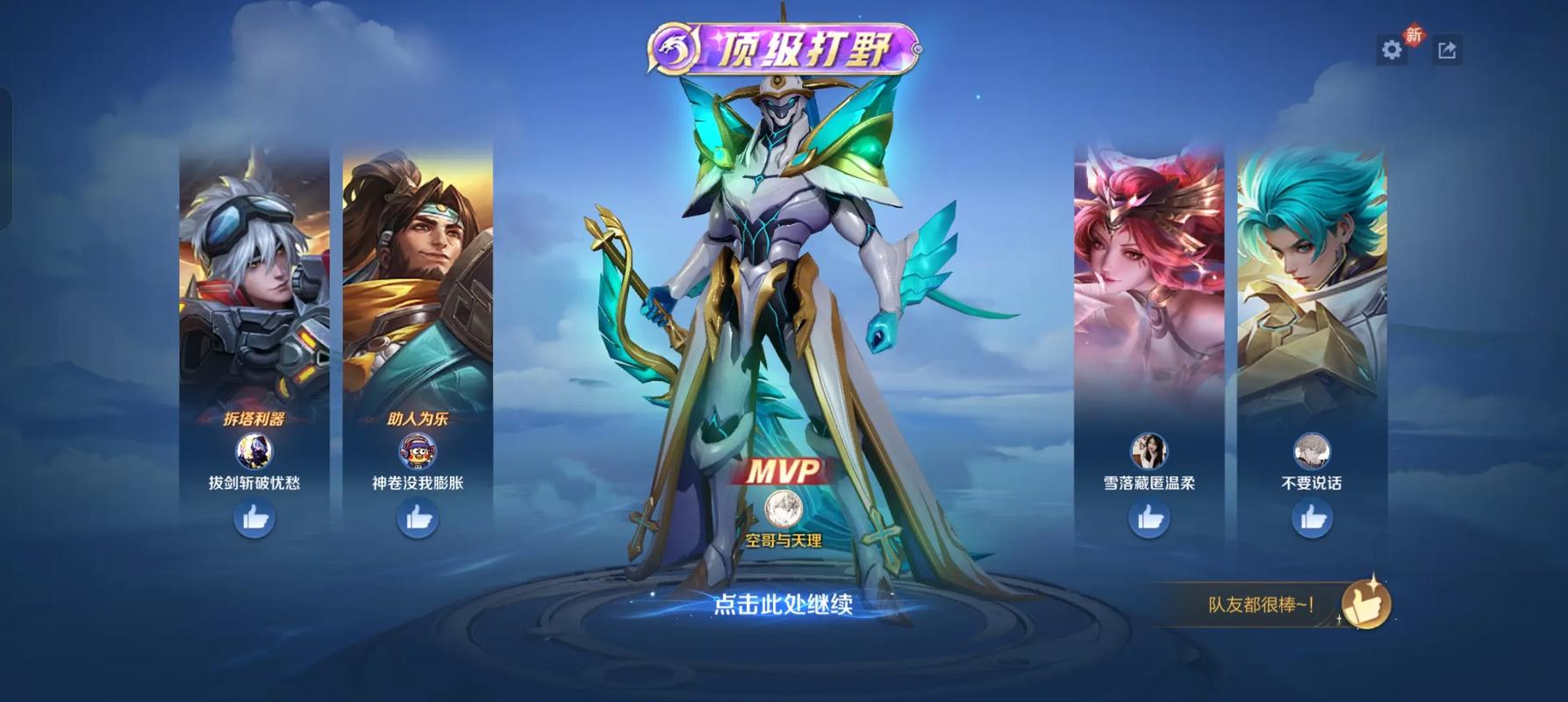Click the red-haired hero portrait card
This screenshot has height=702, width=1568.
pyautogui.click(x=1150, y=263)
